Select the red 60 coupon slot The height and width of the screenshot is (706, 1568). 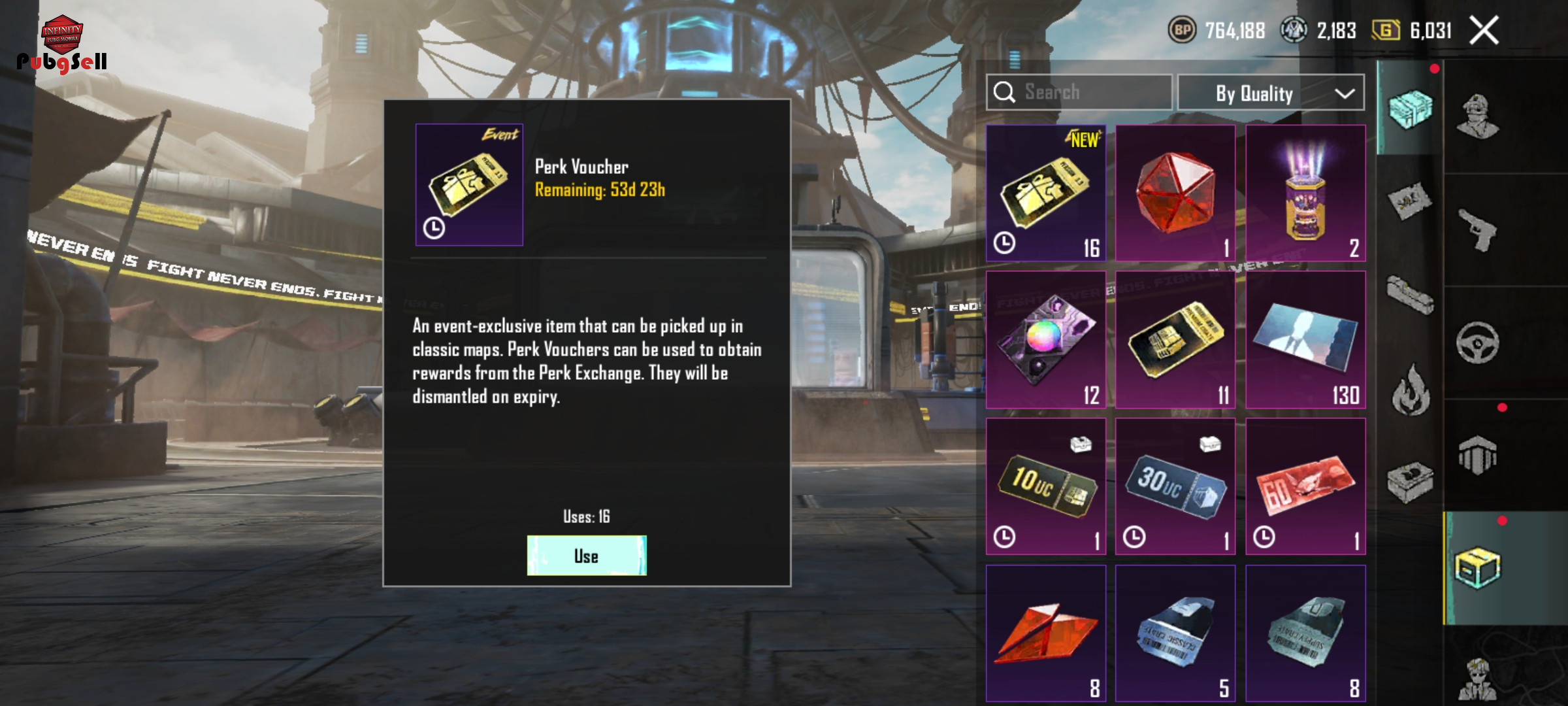point(1305,486)
